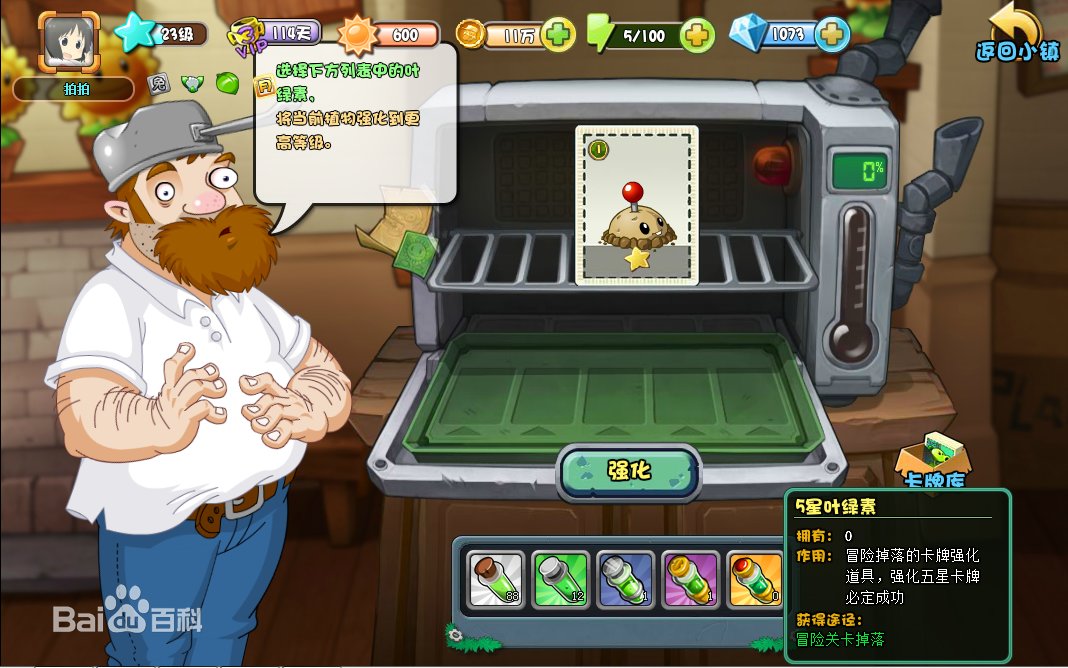
Task: Add energy with the lightning bar's plus button
Action: pyautogui.click(x=697, y=36)
